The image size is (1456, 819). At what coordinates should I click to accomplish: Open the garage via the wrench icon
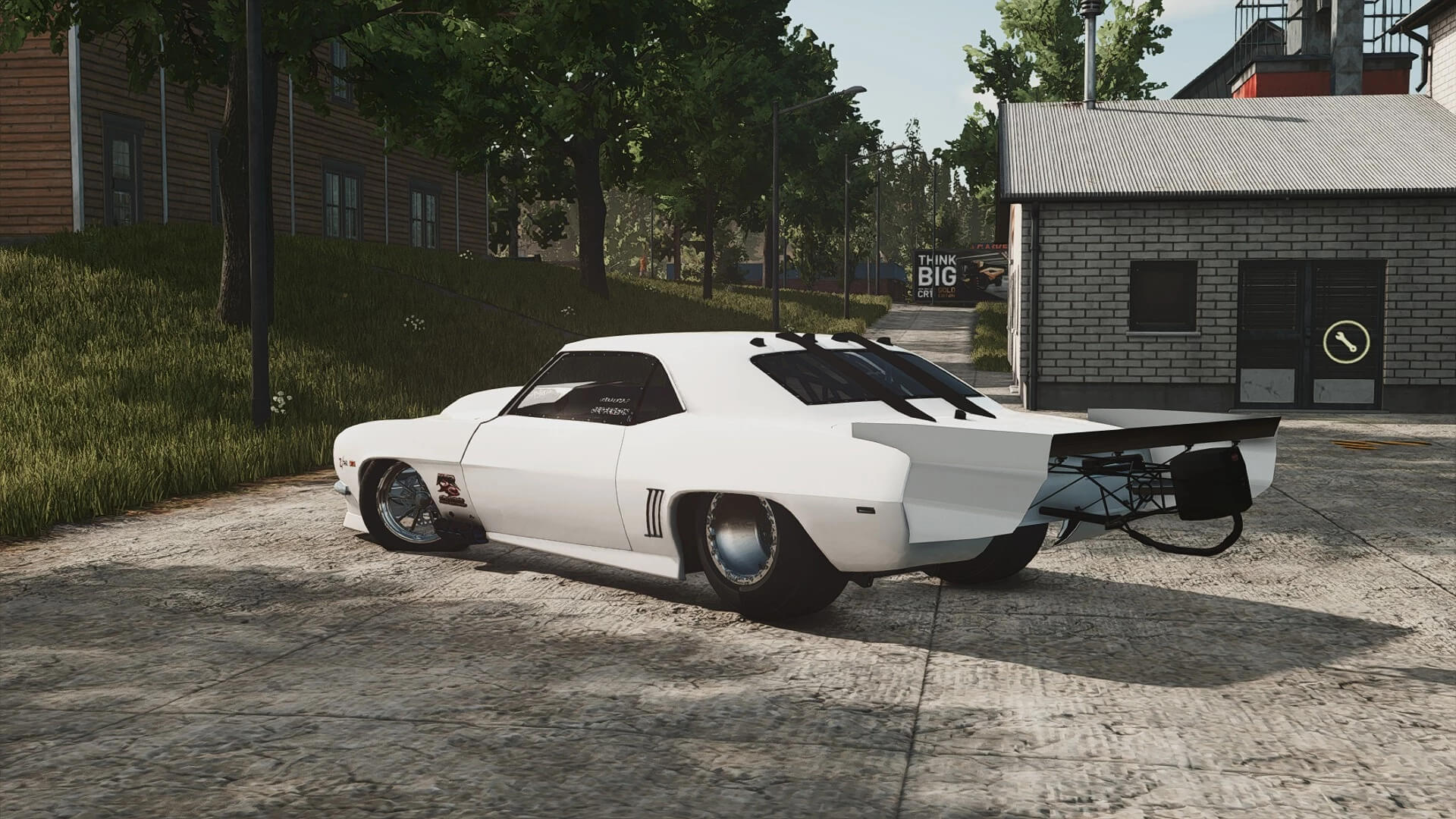coord(1347,344)
